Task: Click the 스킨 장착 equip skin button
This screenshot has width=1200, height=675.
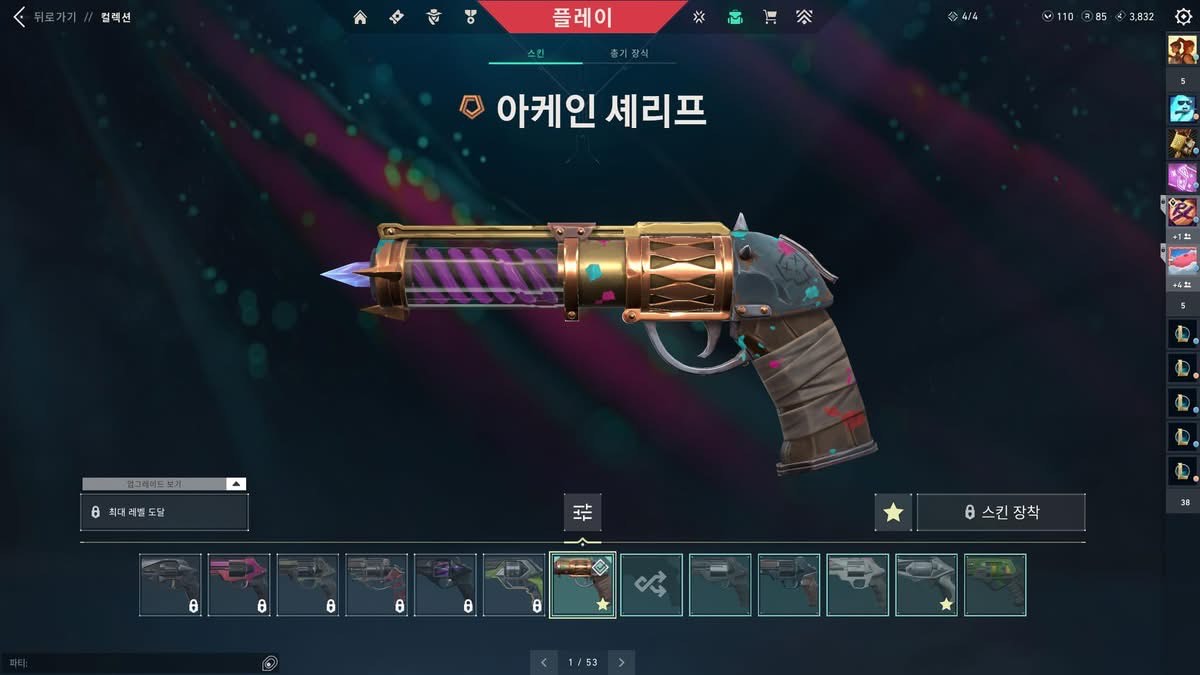Action: 1001,512
